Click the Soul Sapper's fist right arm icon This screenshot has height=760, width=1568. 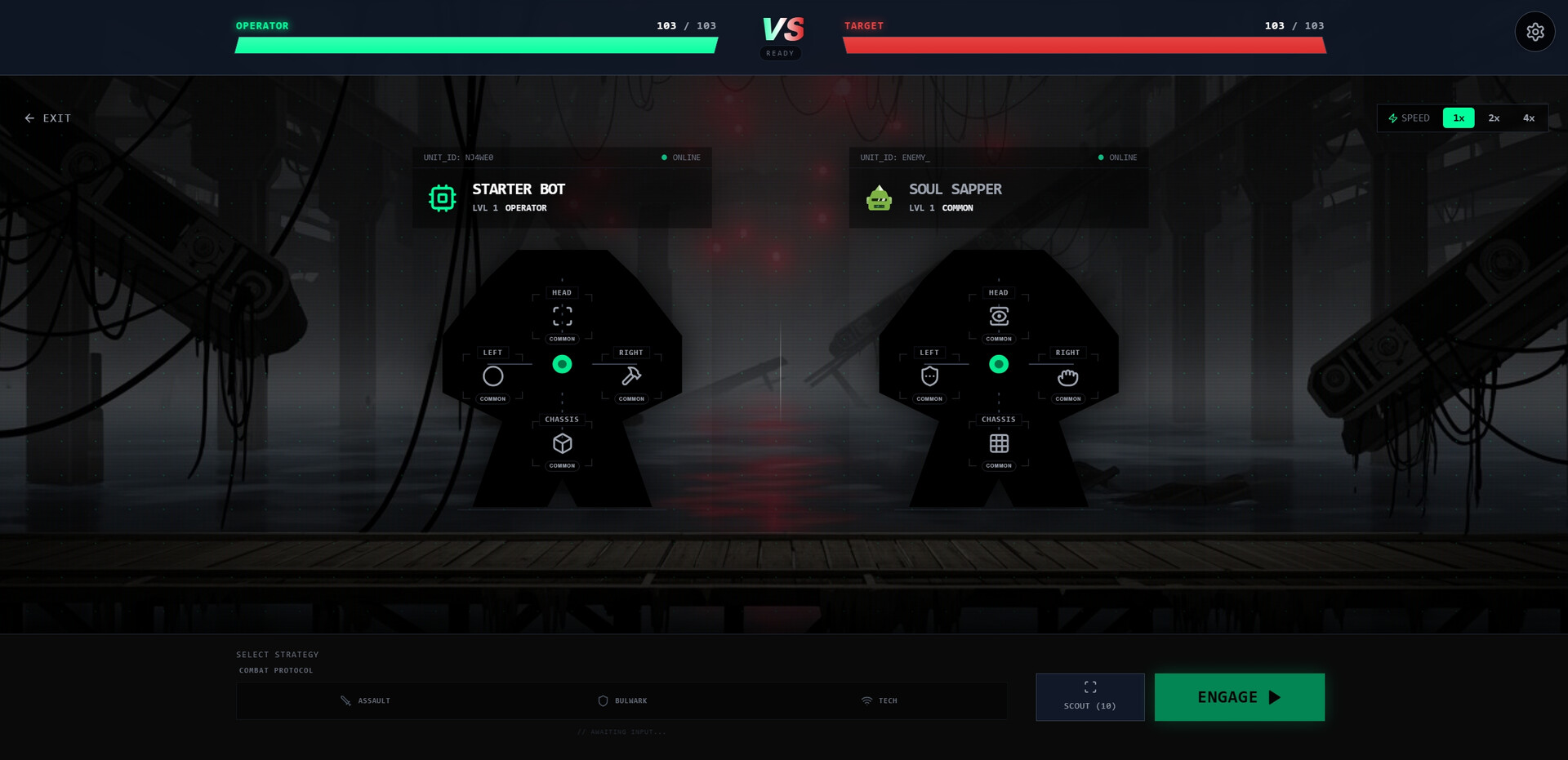(1067, 376)
